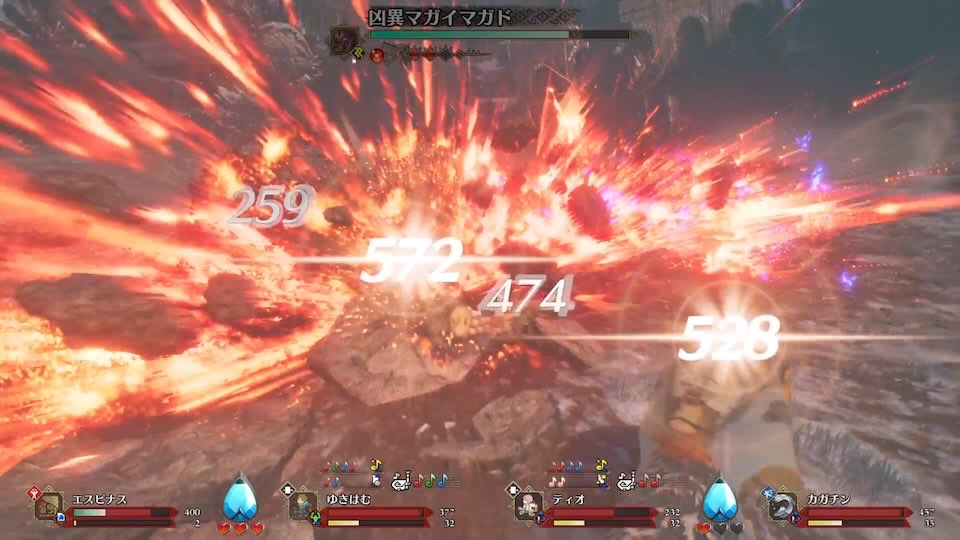Select ティオ's party portrait
Screen dimensions: 960x540
(527, 506)
